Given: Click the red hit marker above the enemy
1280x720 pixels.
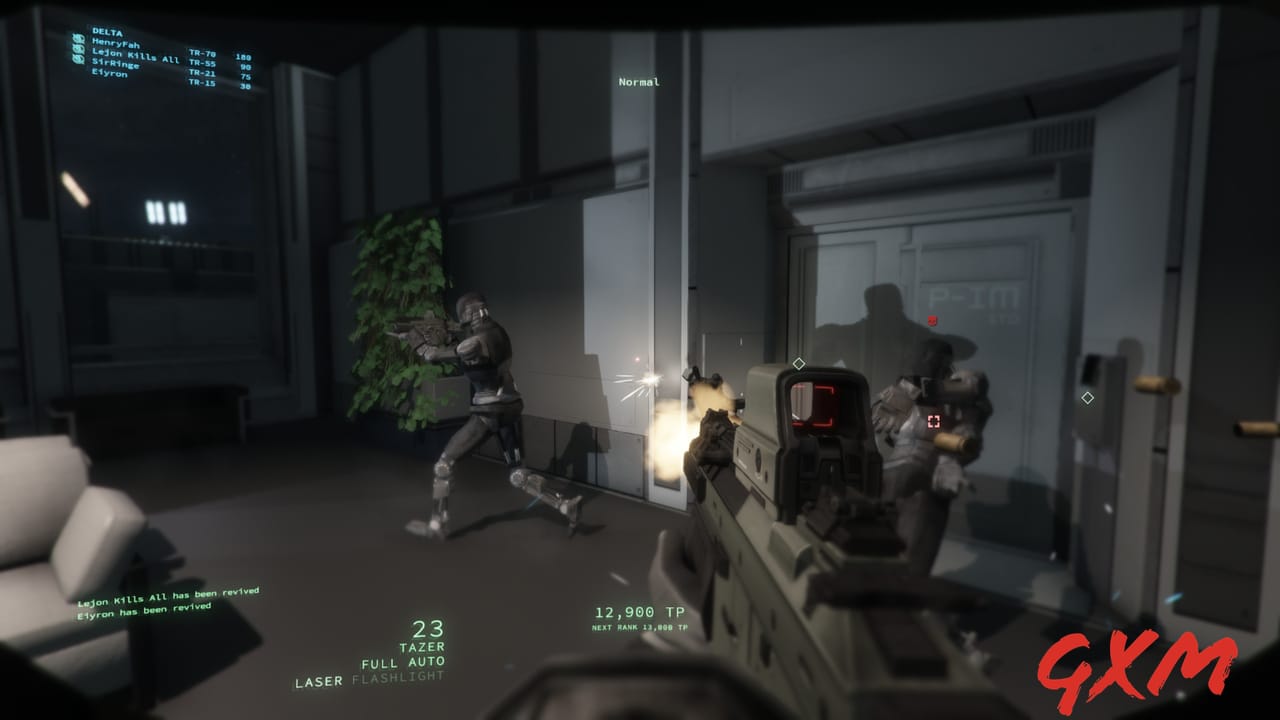Looking at the screenshot, I should pos(932,319).
